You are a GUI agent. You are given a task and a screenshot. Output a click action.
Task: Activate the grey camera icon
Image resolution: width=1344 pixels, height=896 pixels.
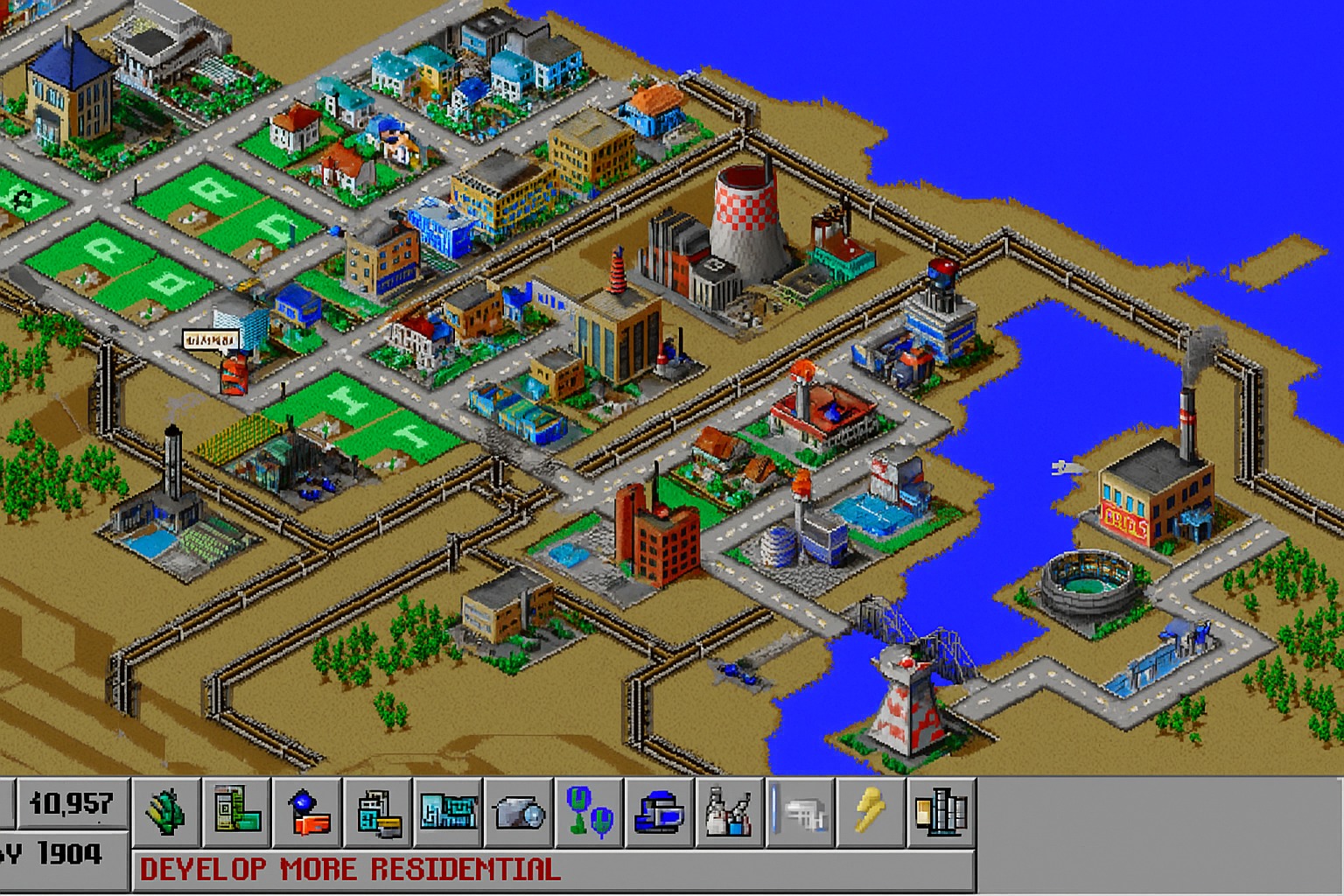click(520, 812)
